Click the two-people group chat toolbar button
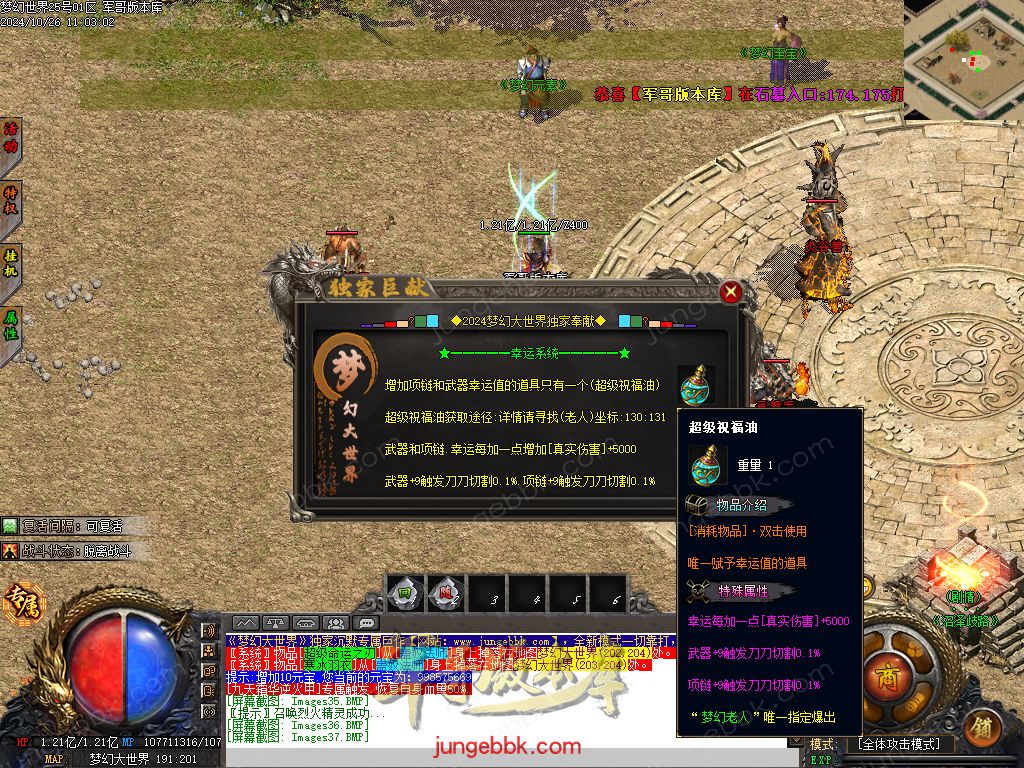 [x=335, y=624]
